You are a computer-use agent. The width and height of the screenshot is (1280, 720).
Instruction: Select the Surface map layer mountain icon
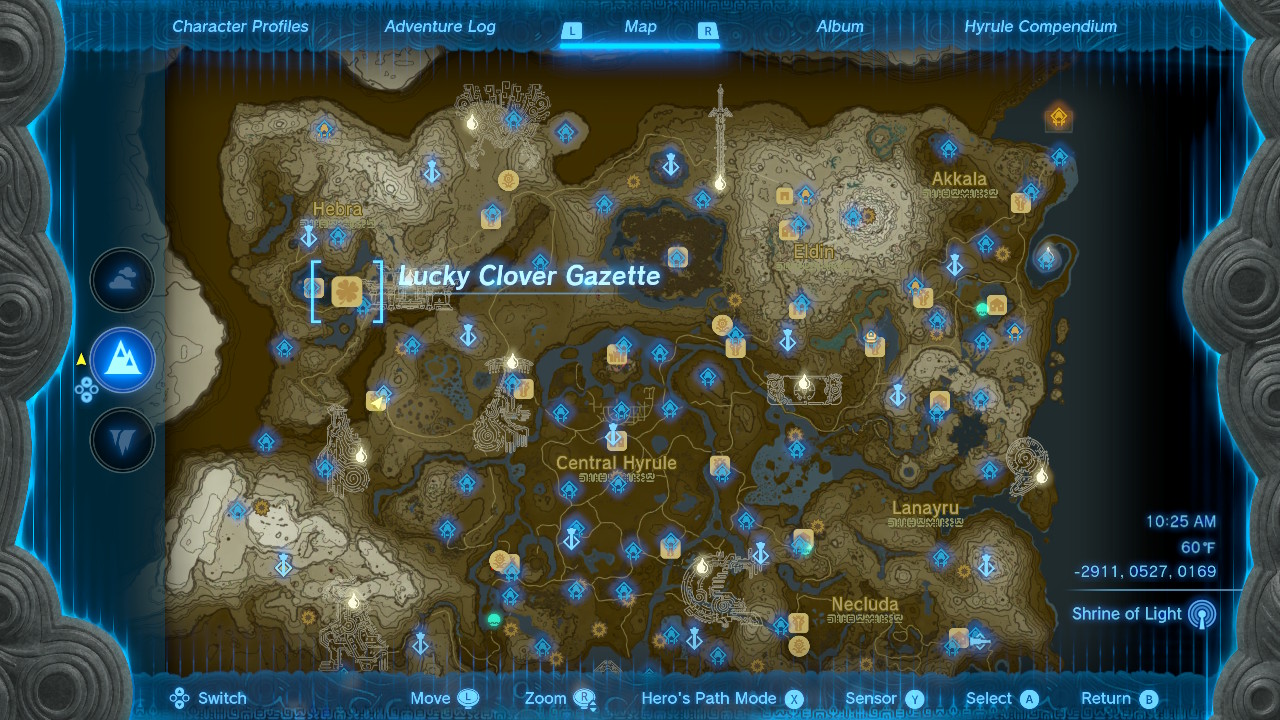(x=122, y=360)
